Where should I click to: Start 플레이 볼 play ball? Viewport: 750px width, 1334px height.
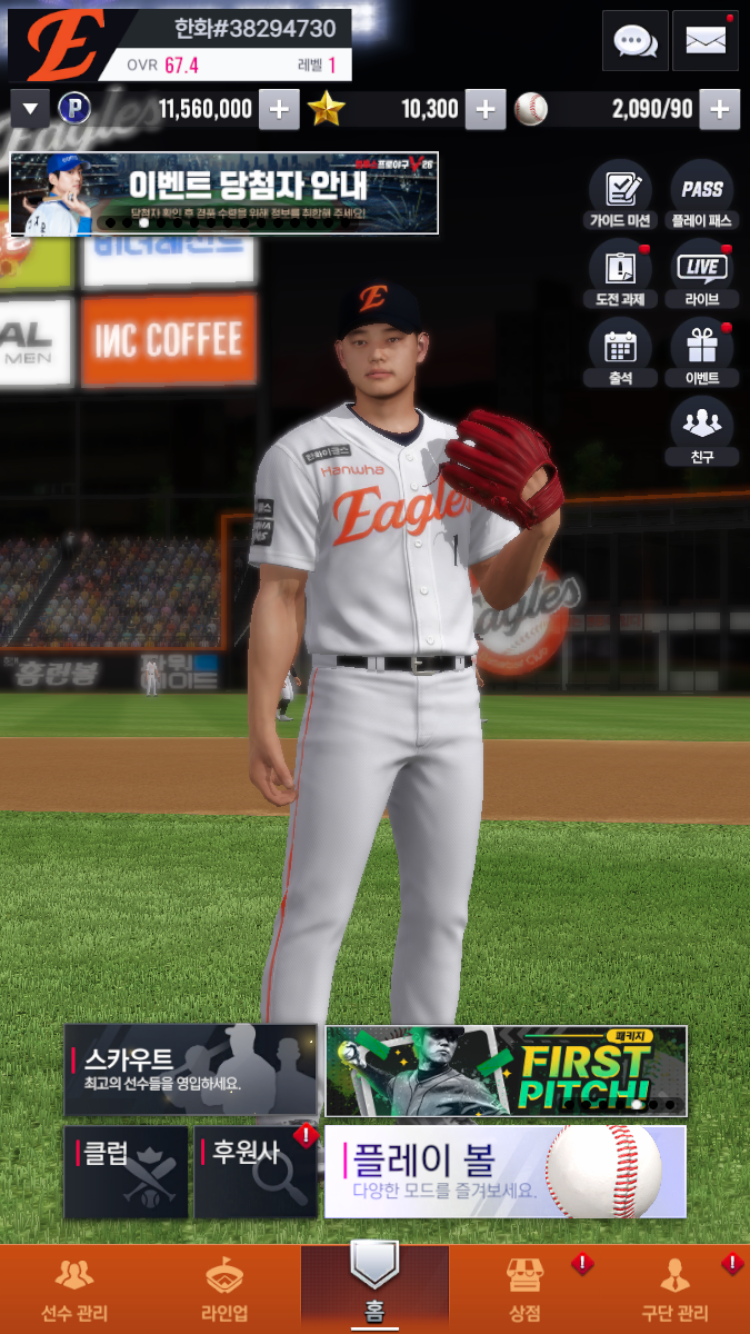click(505, 1172)
